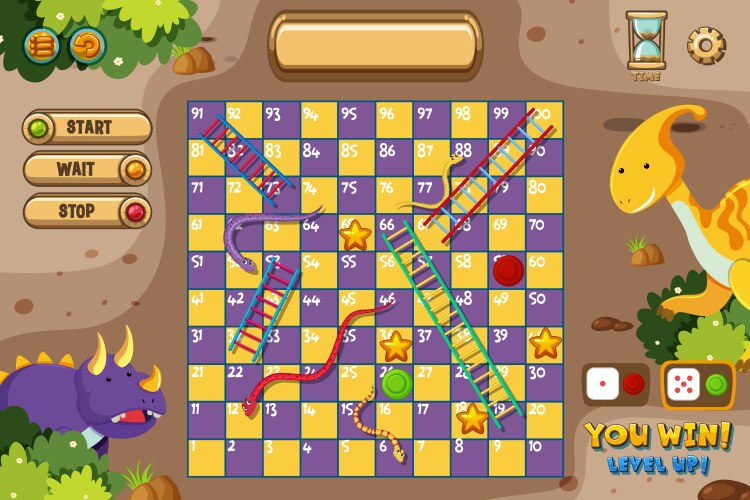The width and height of the screenshot is (750, 500).
Task: Click board tile number 100
Action: 544,120
